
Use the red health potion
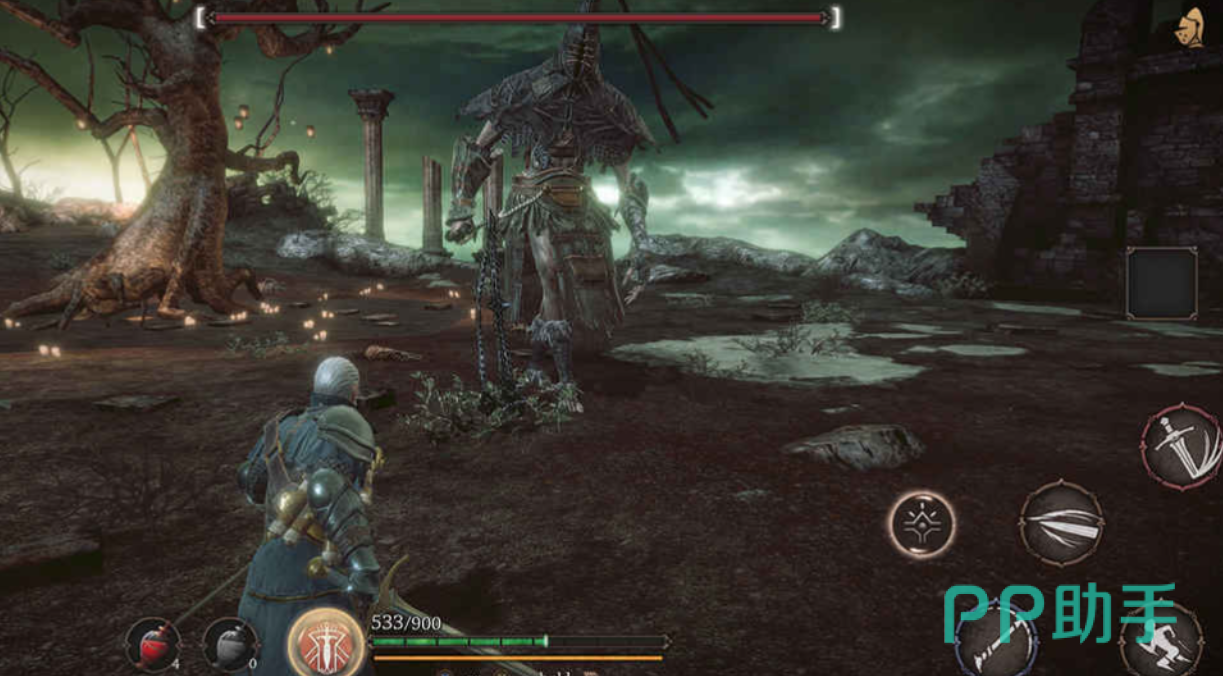click(x=153, y=644)
